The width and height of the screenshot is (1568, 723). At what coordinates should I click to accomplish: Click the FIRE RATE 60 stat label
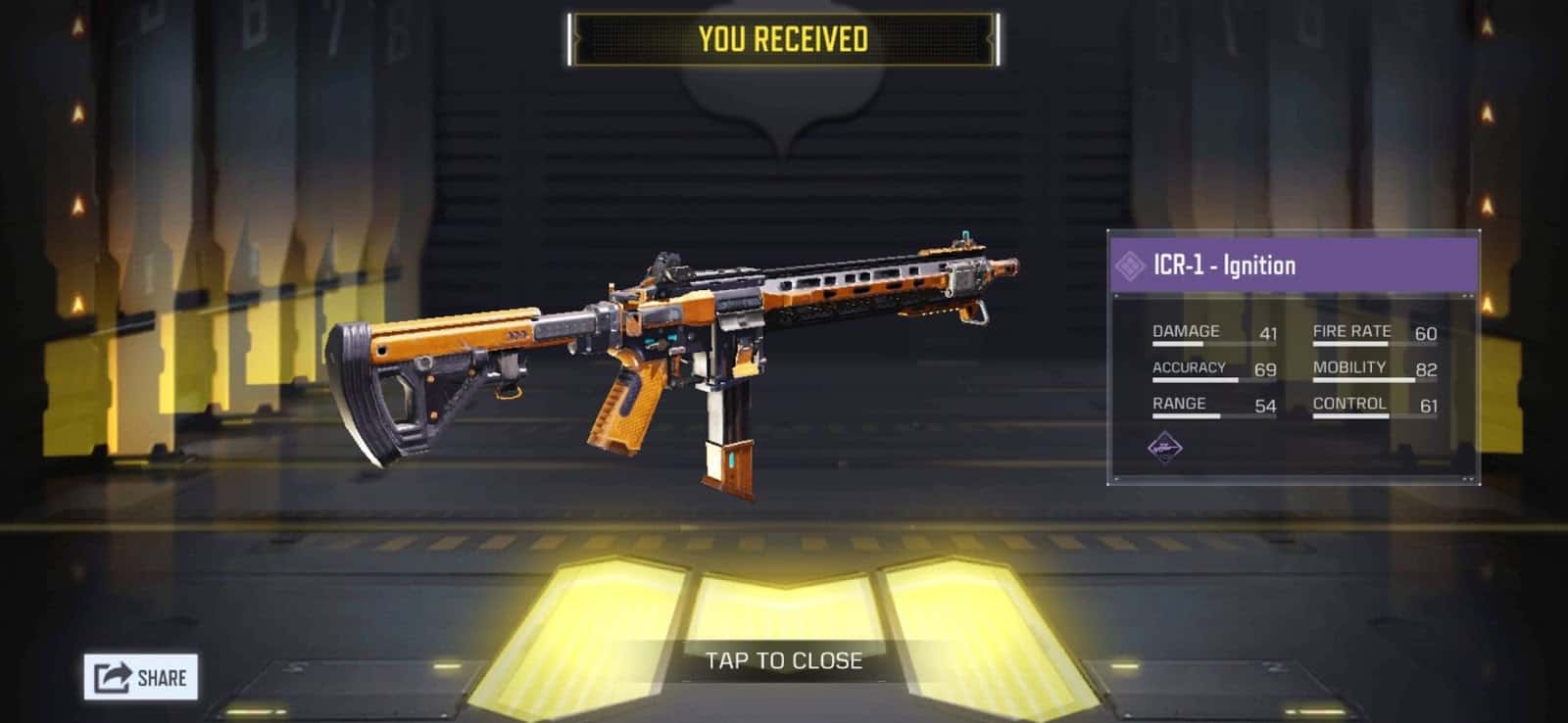point(1353,331)
